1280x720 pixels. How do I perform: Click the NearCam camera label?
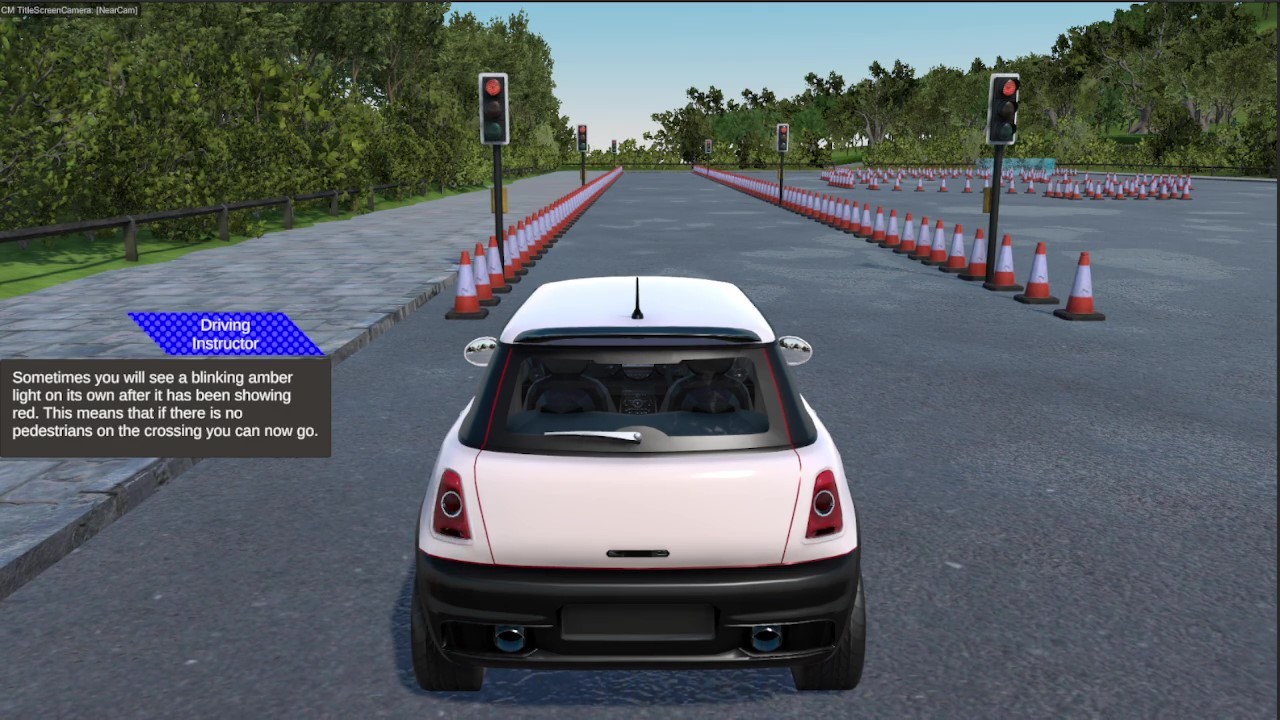click(115, 9)
